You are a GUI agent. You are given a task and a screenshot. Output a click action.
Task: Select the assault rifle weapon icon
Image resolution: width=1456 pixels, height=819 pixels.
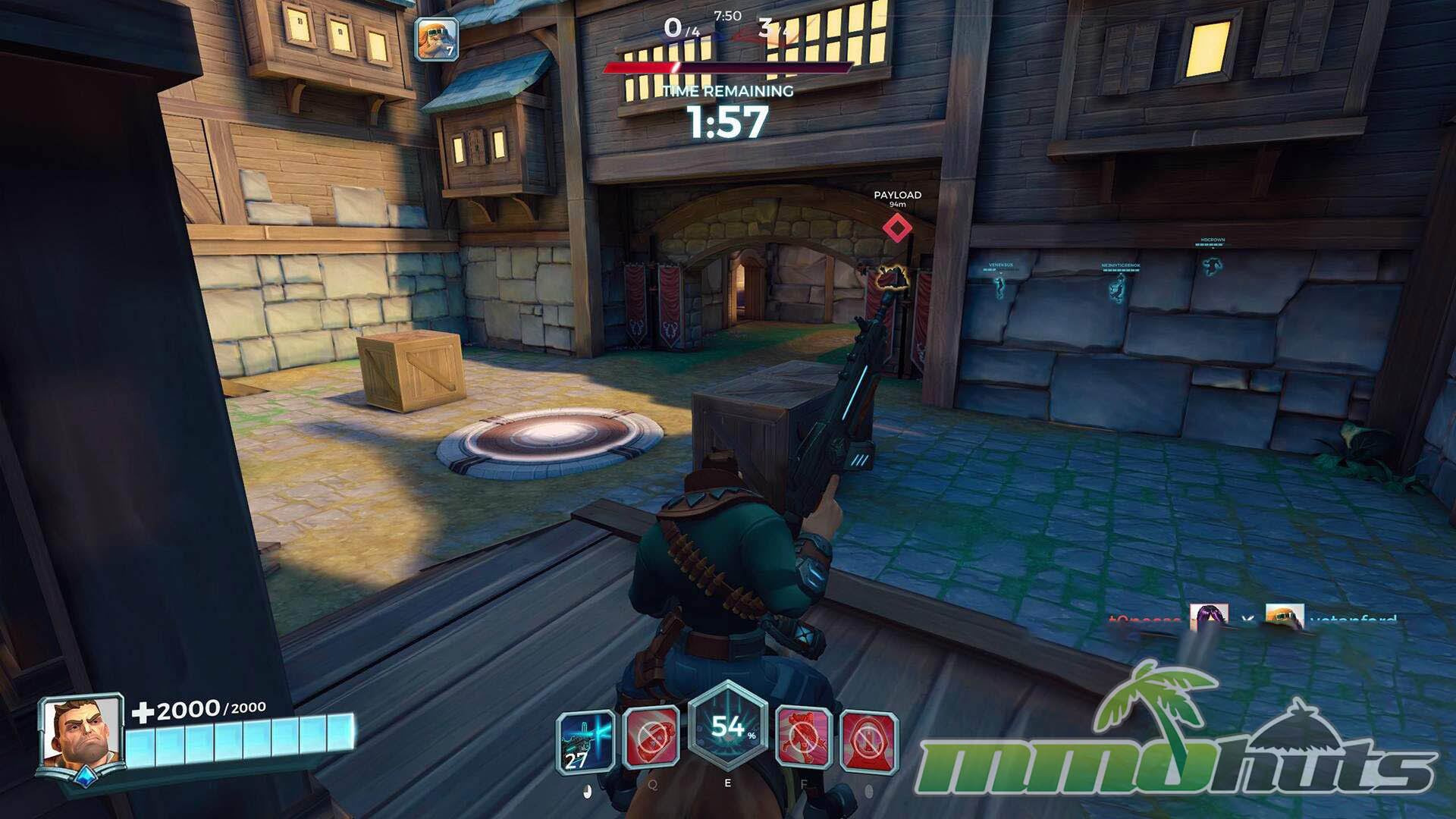pos(585,740)
